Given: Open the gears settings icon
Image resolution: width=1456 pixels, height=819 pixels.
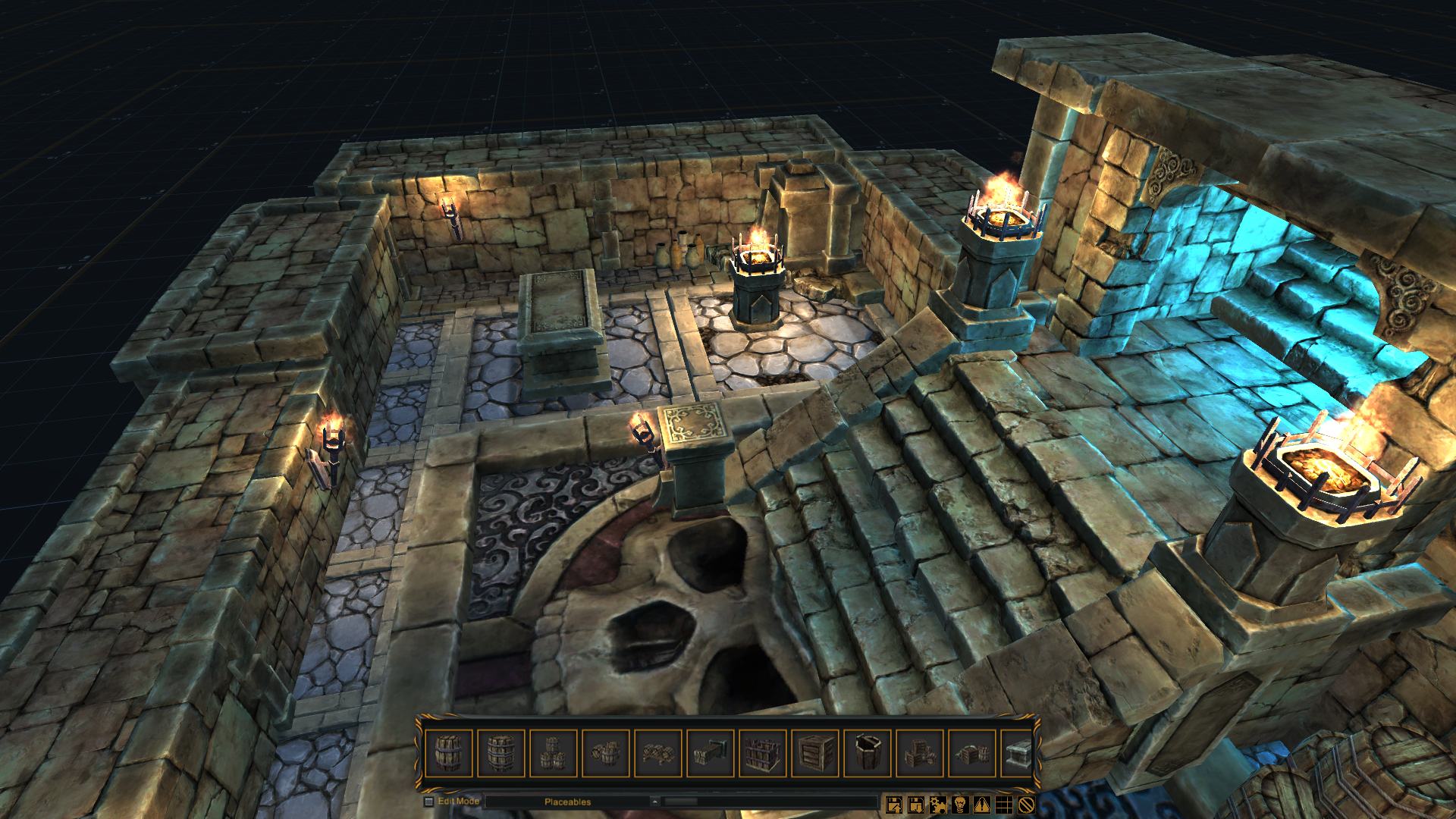Looking at the screenshot, I should tap(939, 804).
